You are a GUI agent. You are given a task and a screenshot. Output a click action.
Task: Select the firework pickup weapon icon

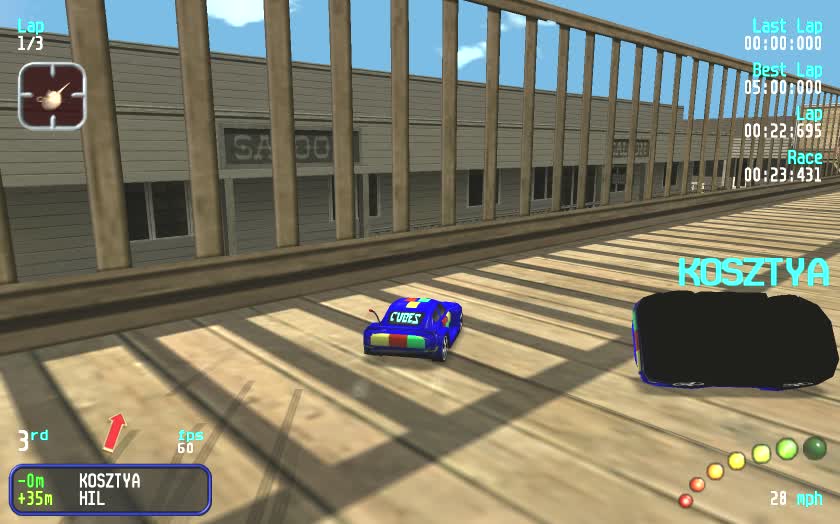[x=52, y=96]
